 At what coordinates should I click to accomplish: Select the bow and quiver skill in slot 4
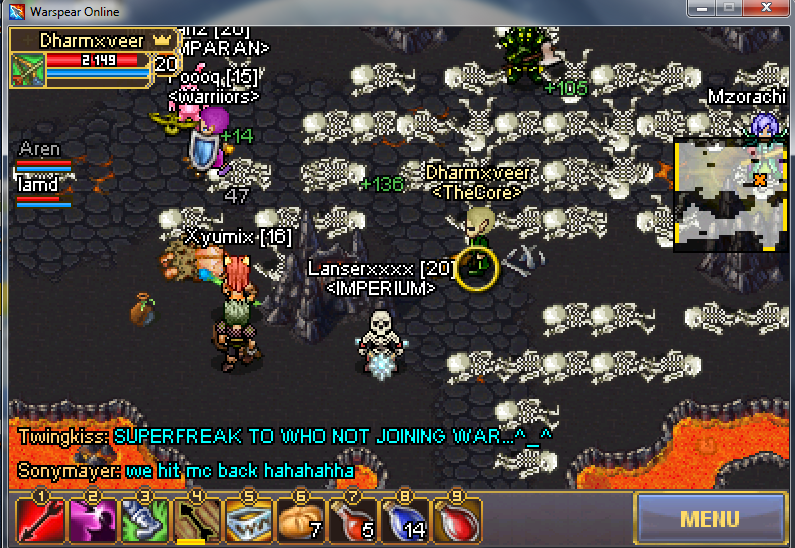coord(196,520)
